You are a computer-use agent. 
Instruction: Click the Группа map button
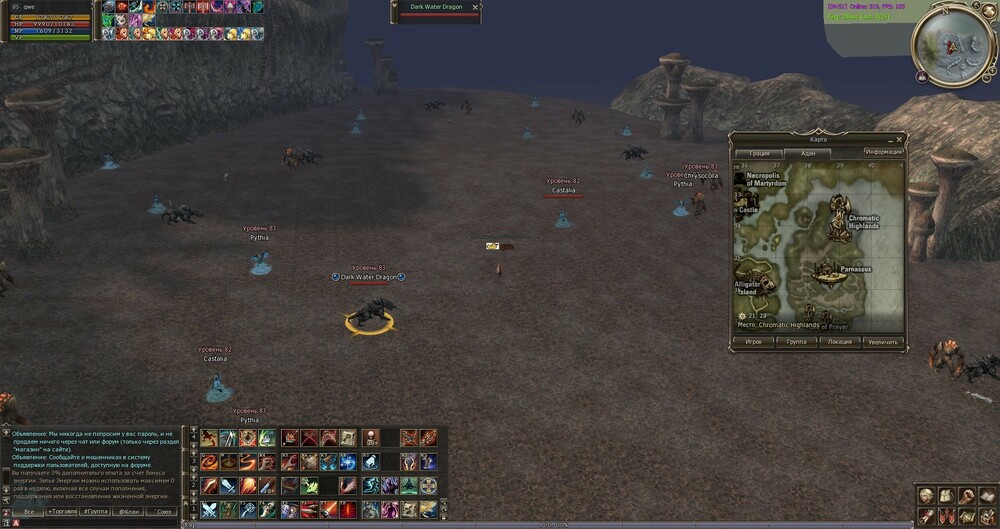tap(797, 341)
